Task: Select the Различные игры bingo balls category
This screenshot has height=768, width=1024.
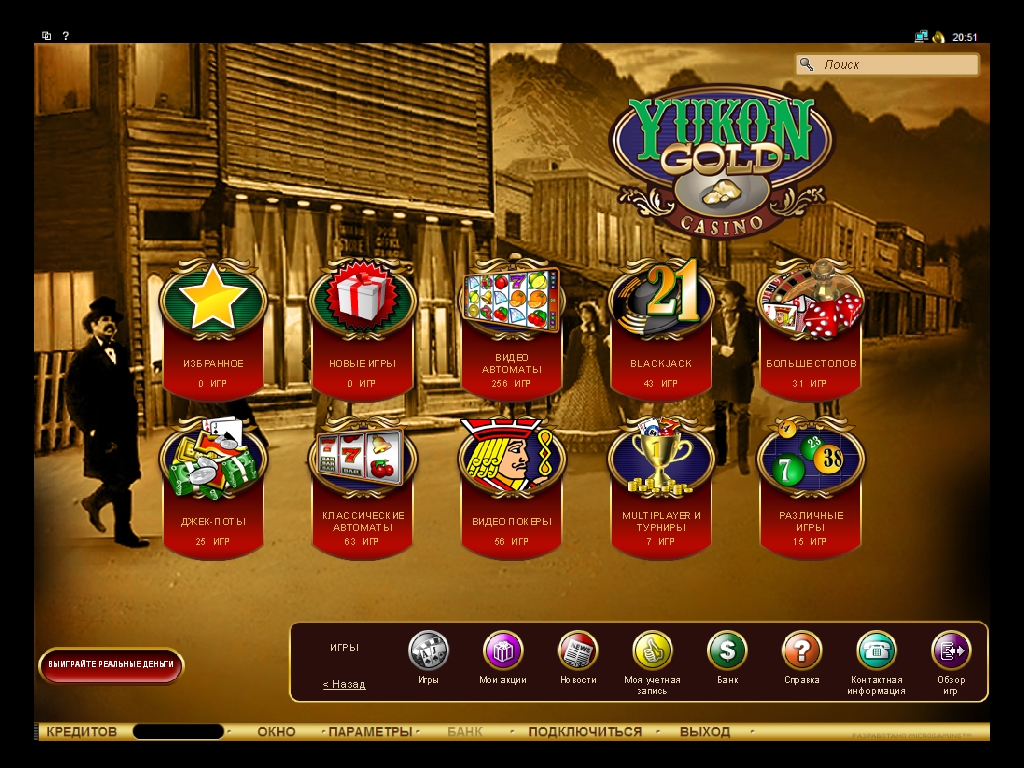Action: pyautogui.click(x=810, y=462)
